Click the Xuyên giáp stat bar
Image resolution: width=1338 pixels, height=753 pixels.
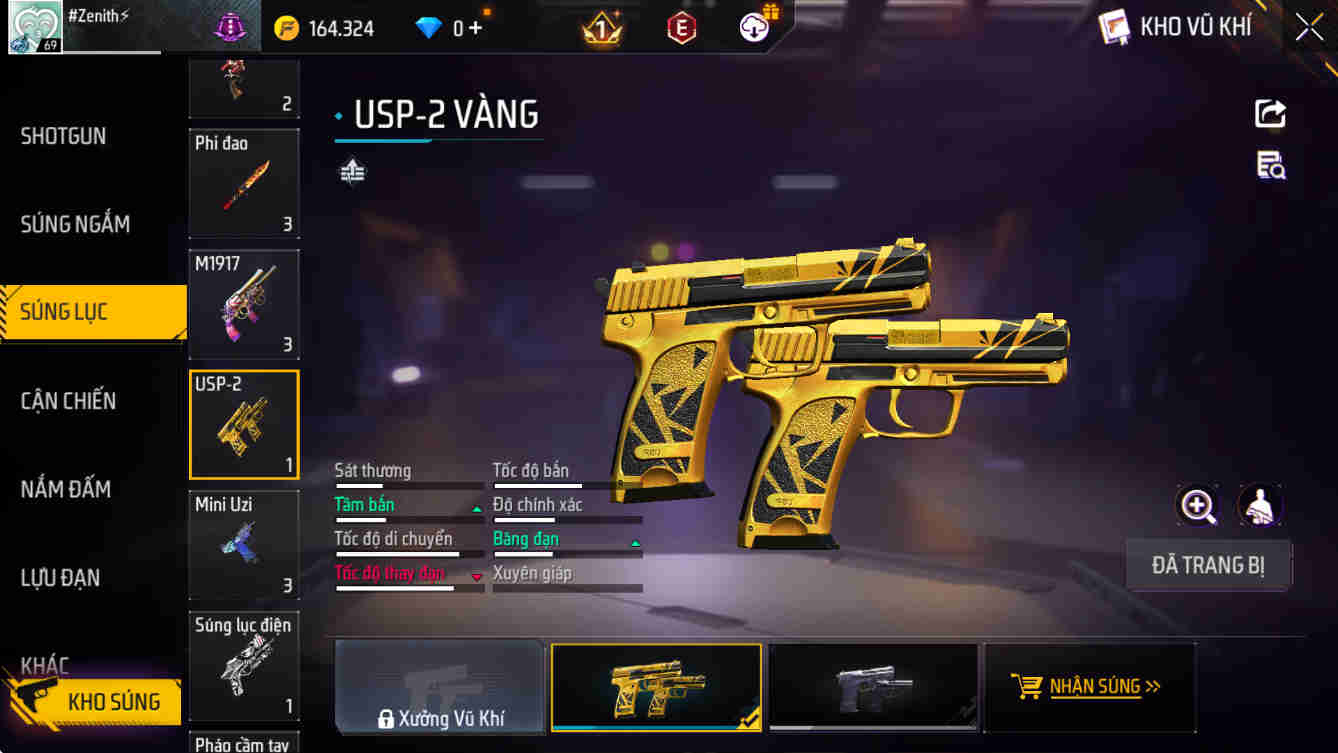point(567,587)
